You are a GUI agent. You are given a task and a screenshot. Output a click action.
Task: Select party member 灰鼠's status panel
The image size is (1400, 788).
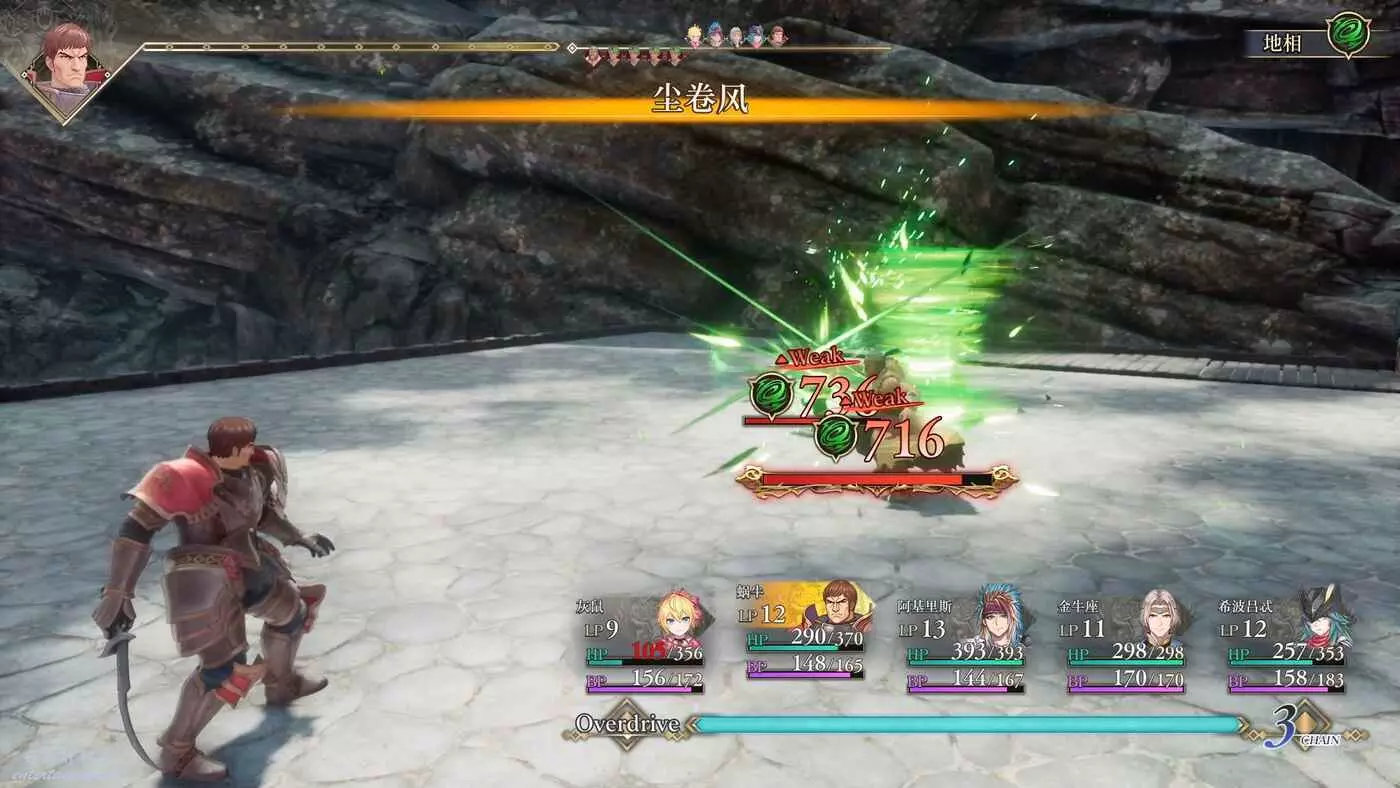point(645,643)
